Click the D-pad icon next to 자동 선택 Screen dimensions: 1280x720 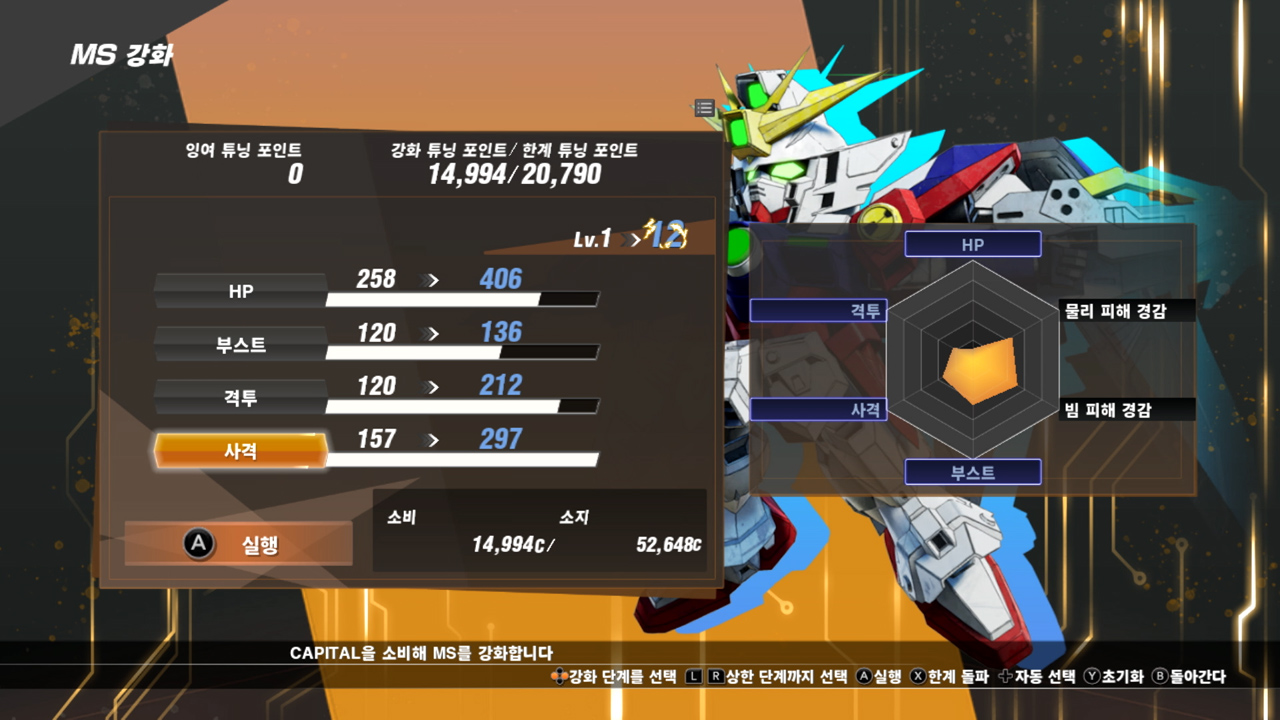[1005, 675]
